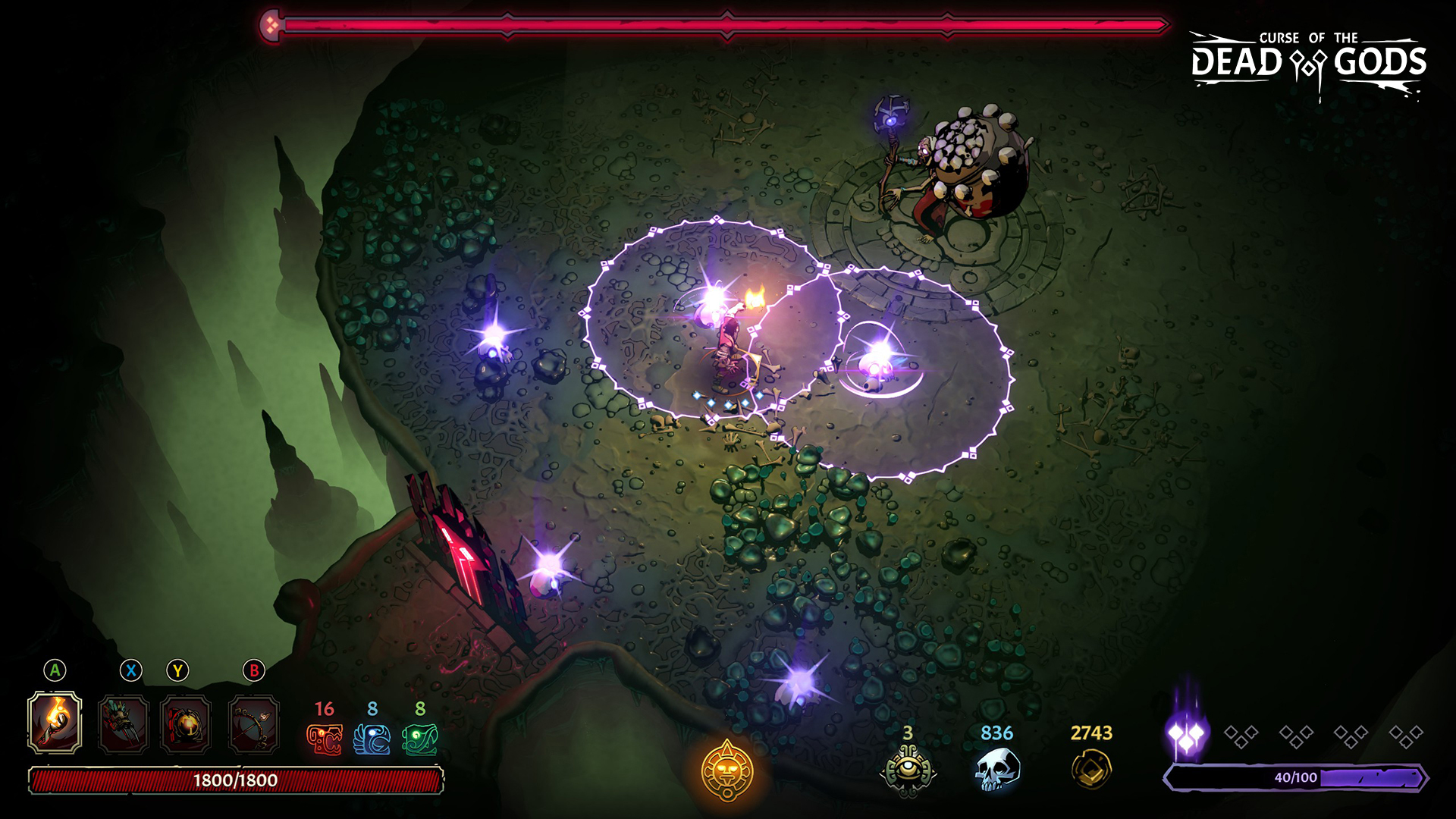Viewport: 1456px width, 819px height.
Task: Click the red glyph stat icon
Action: coord(324,739)
